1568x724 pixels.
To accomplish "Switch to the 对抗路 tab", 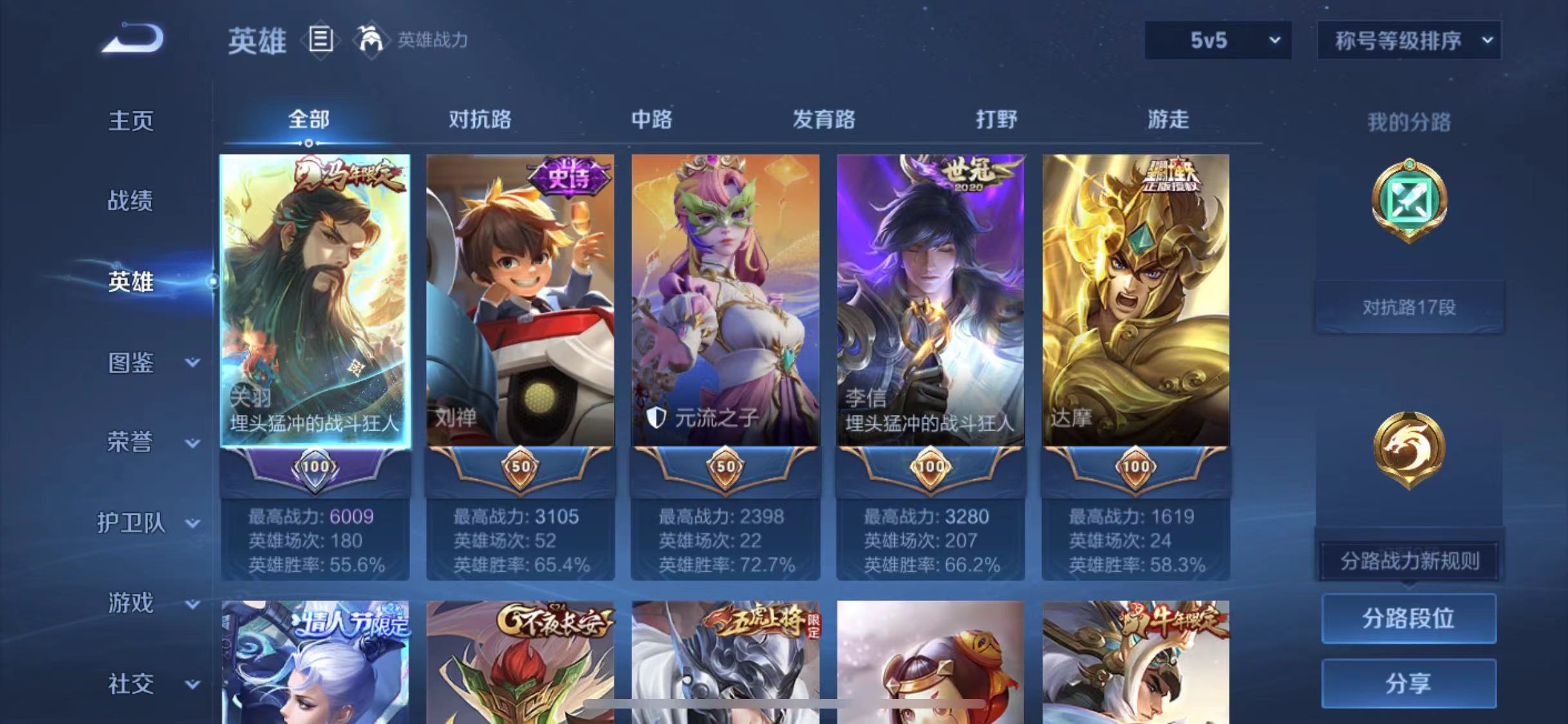I will [480, 120].
